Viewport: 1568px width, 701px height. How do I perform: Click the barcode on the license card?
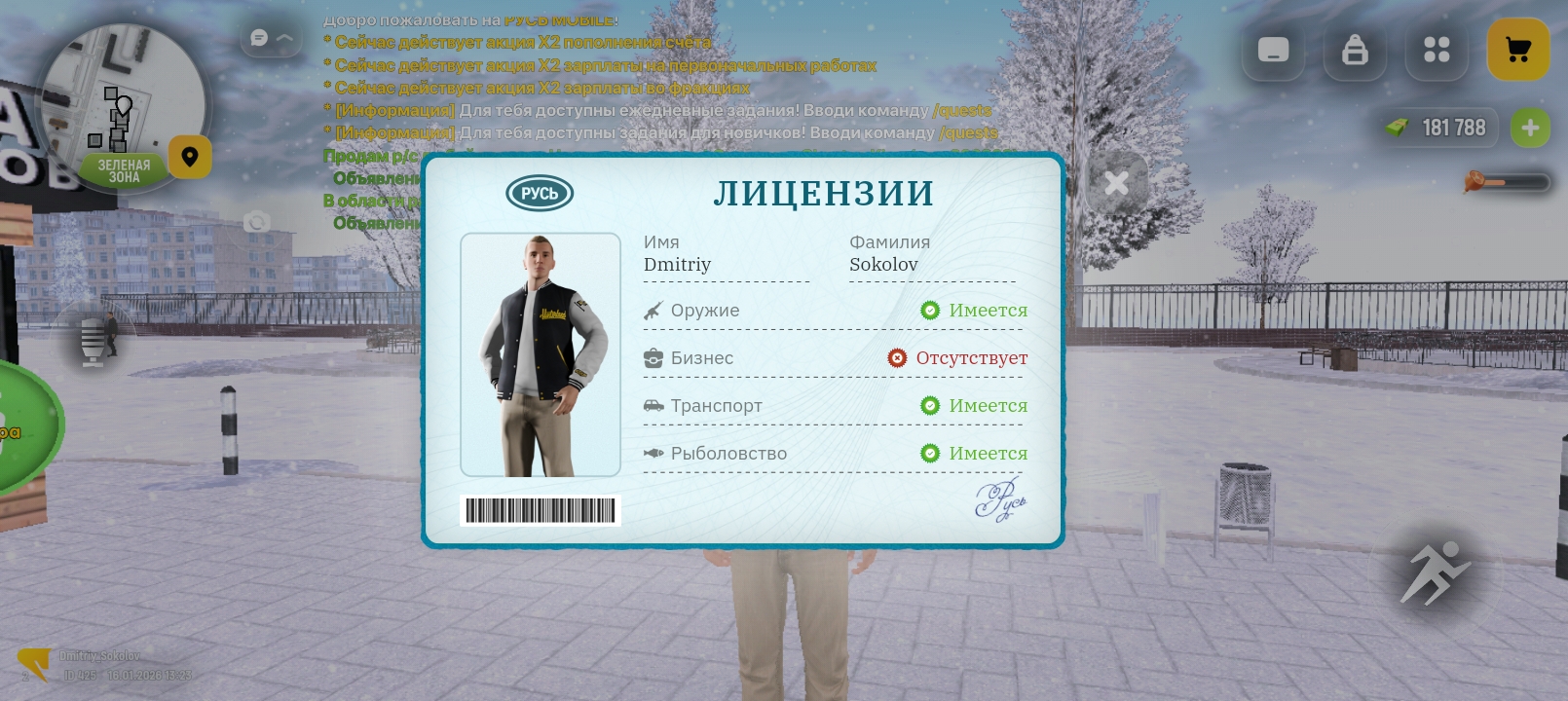540,510
